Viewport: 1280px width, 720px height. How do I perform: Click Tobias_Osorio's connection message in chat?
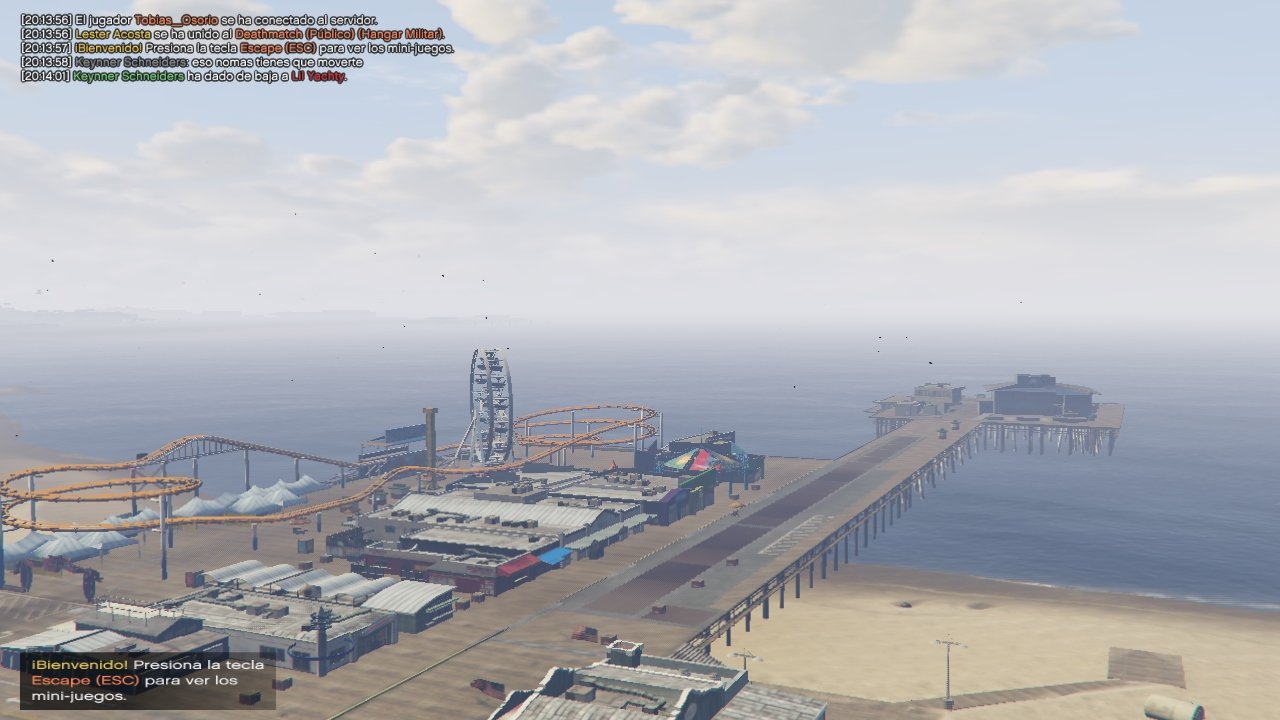(x=198, y=20)
